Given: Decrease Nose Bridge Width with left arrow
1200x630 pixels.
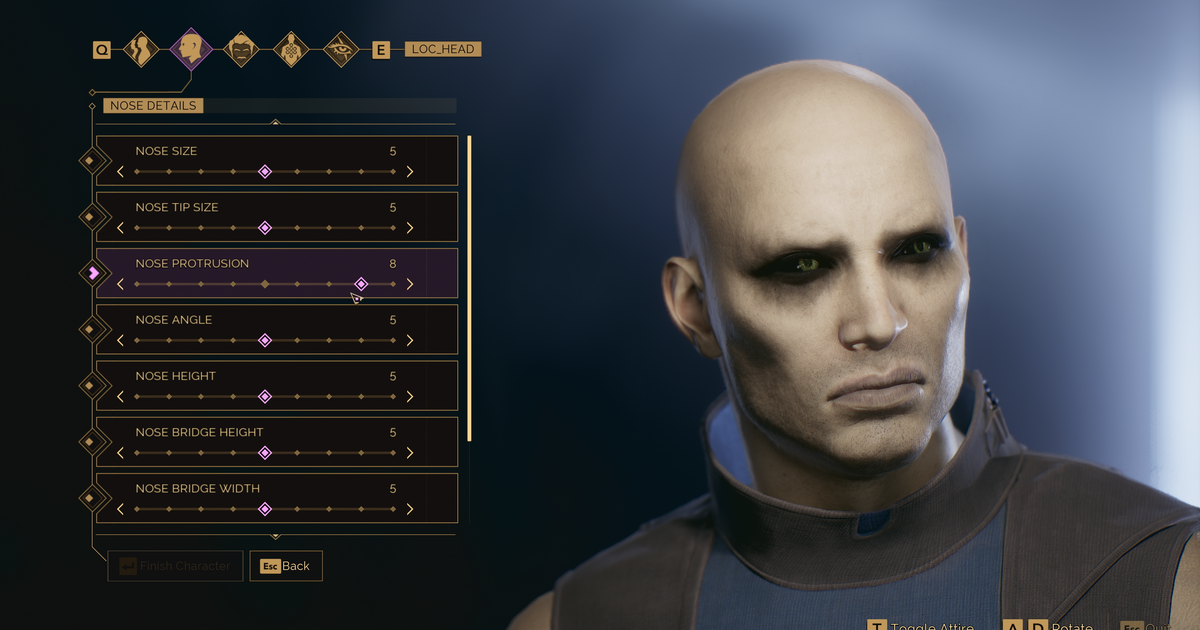Looking at the screenshot, I should click(x=120, y=509).
